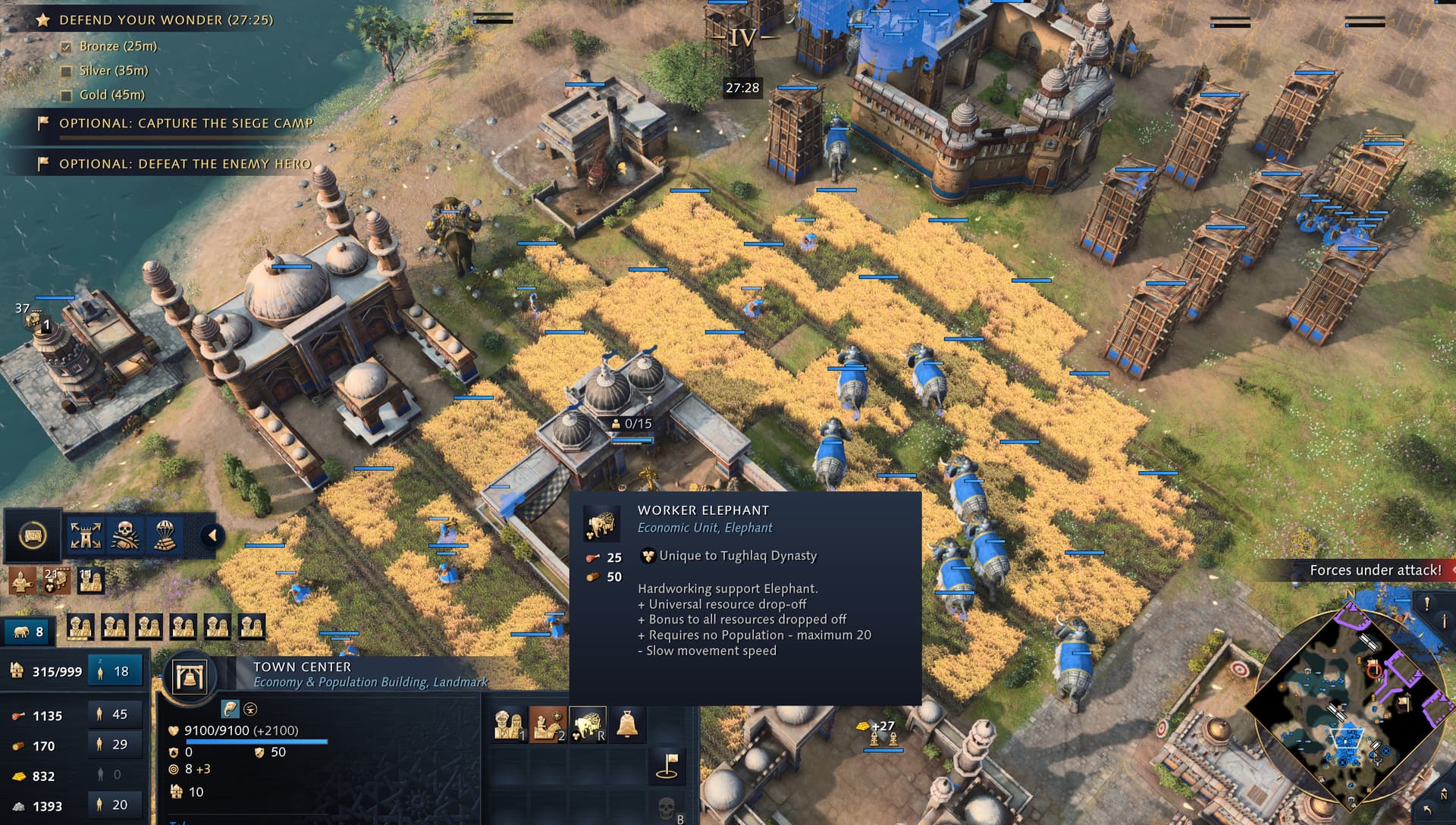Click the Forces under attack alert

pos(1375,570)
